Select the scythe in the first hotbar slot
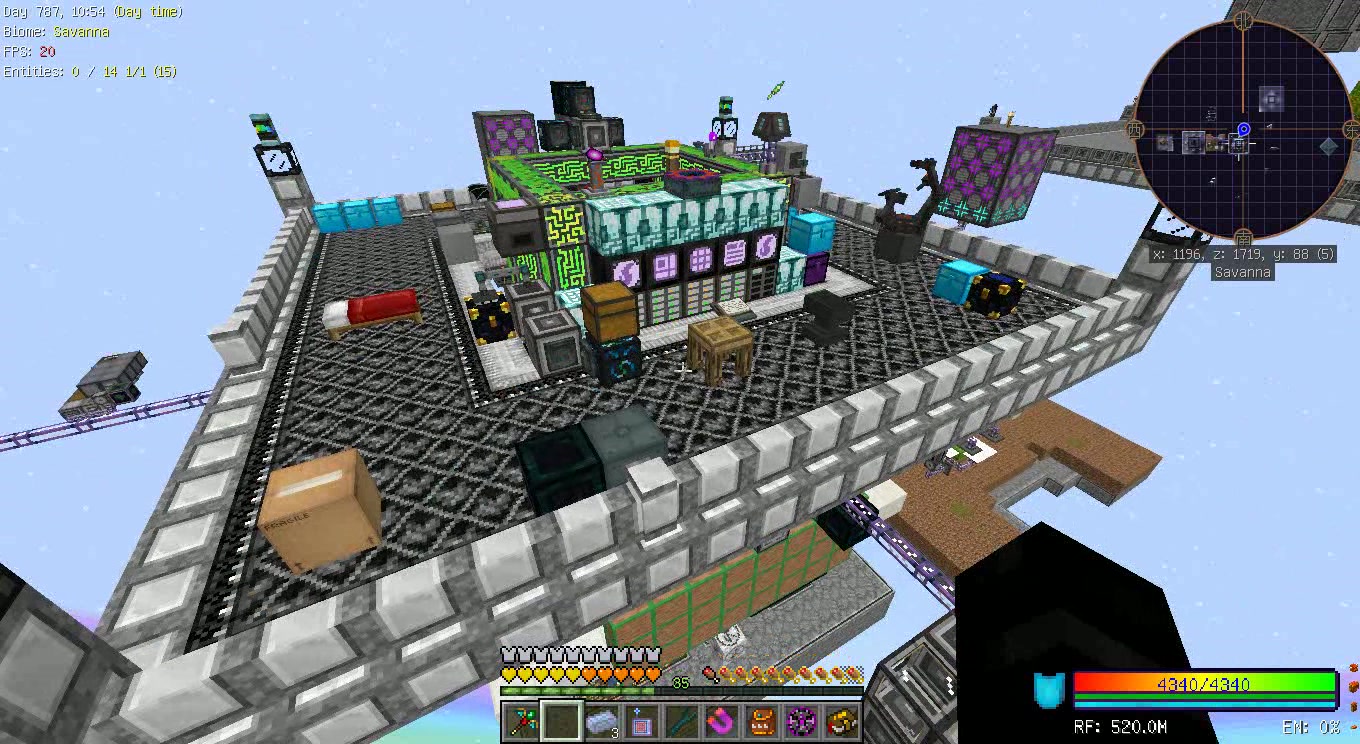 (520, 722)
